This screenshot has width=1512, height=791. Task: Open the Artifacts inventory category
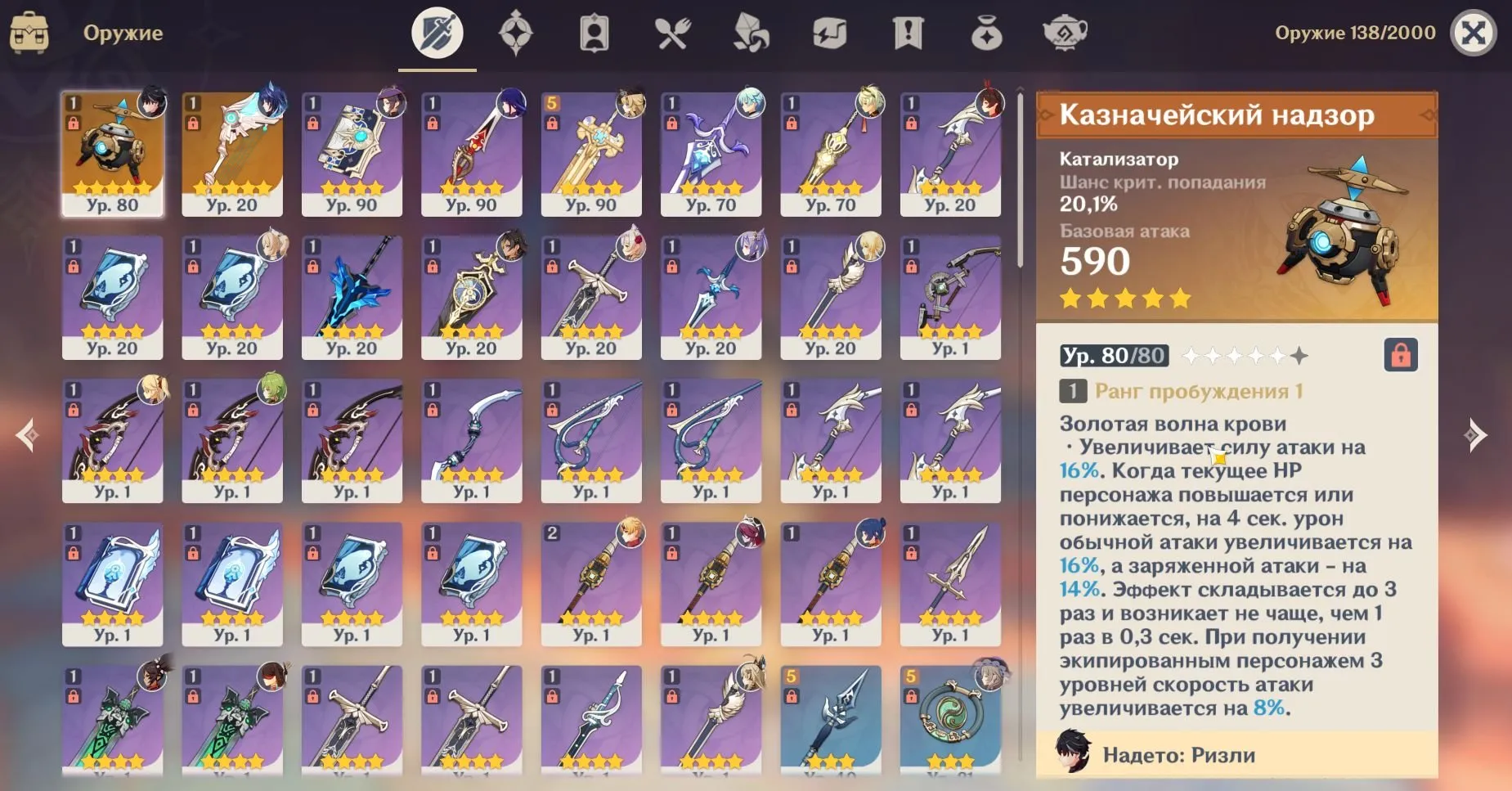tap(514, 34)
